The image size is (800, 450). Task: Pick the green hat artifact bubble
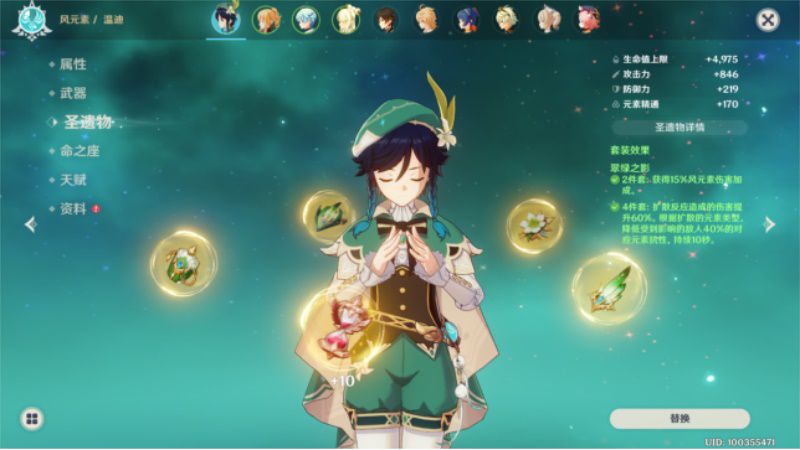tap(330, 215)
